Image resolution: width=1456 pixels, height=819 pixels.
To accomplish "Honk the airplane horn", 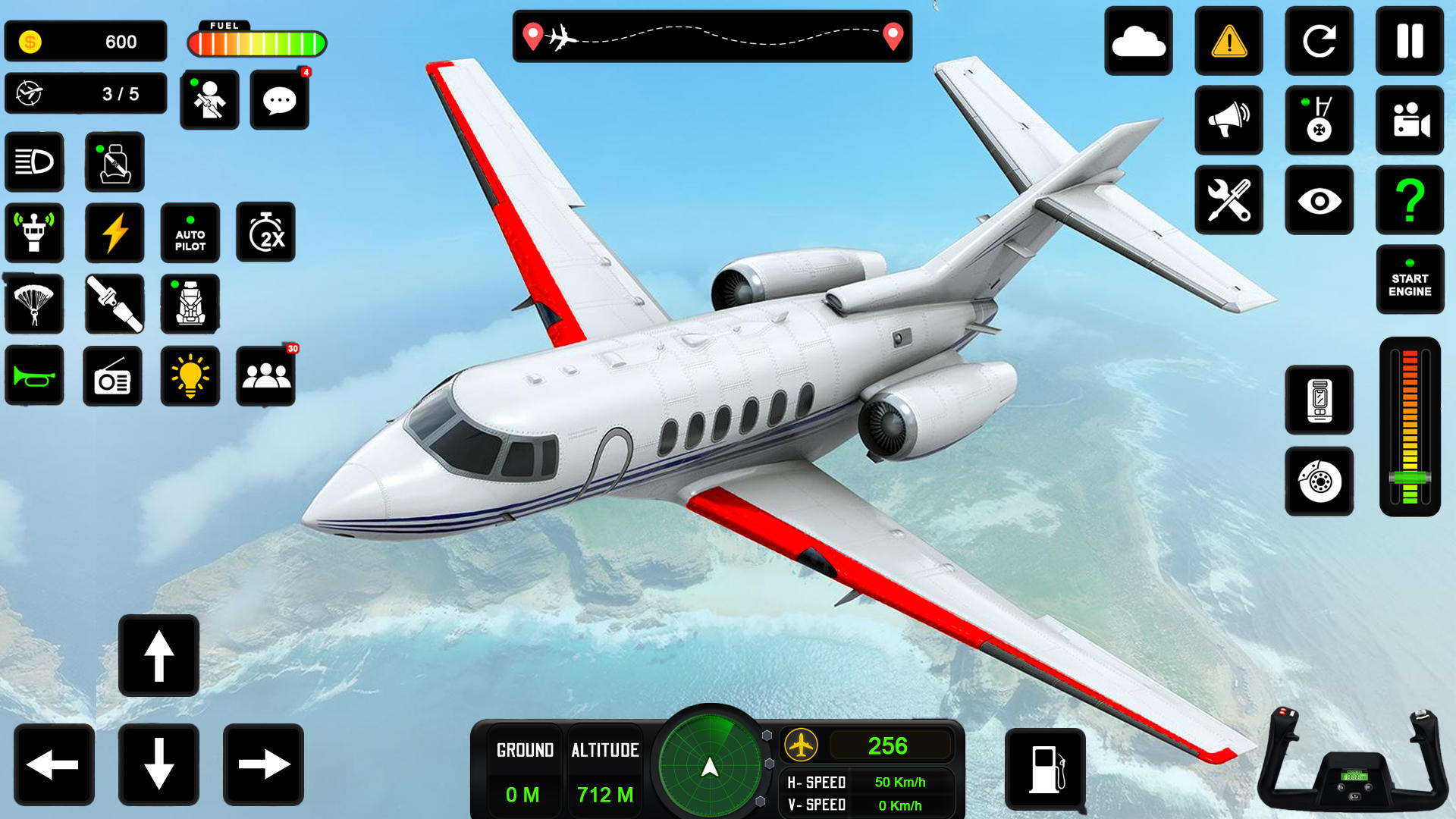I will coord(34,375).
